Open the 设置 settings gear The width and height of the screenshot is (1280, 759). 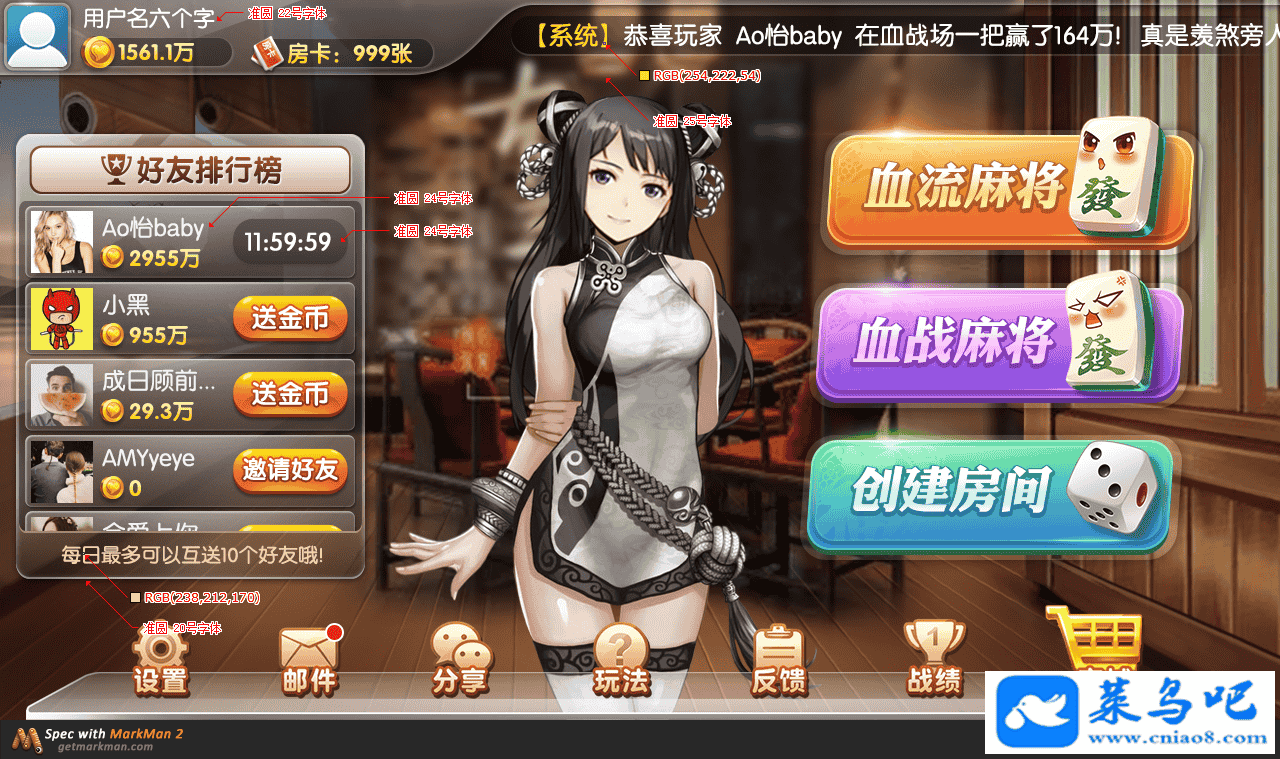160,661
